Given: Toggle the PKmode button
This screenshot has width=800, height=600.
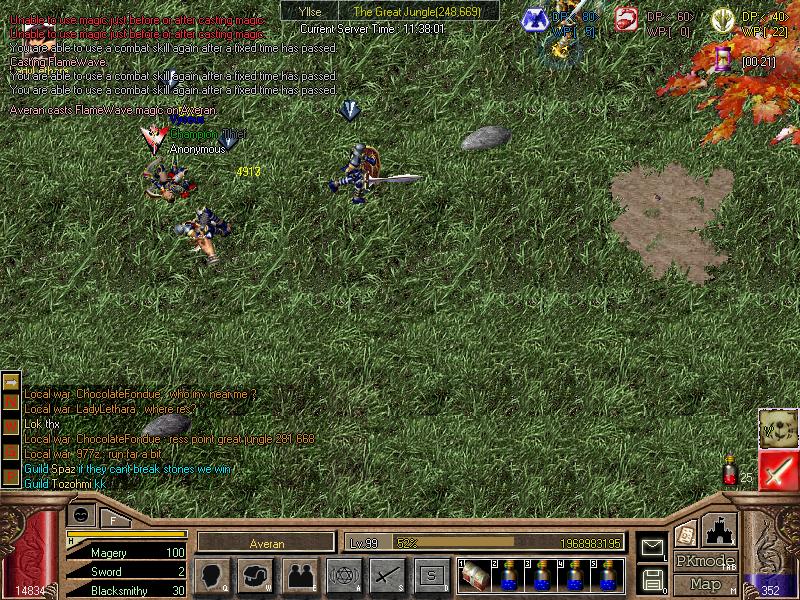Looking at the screenshot, I should 705,561.
